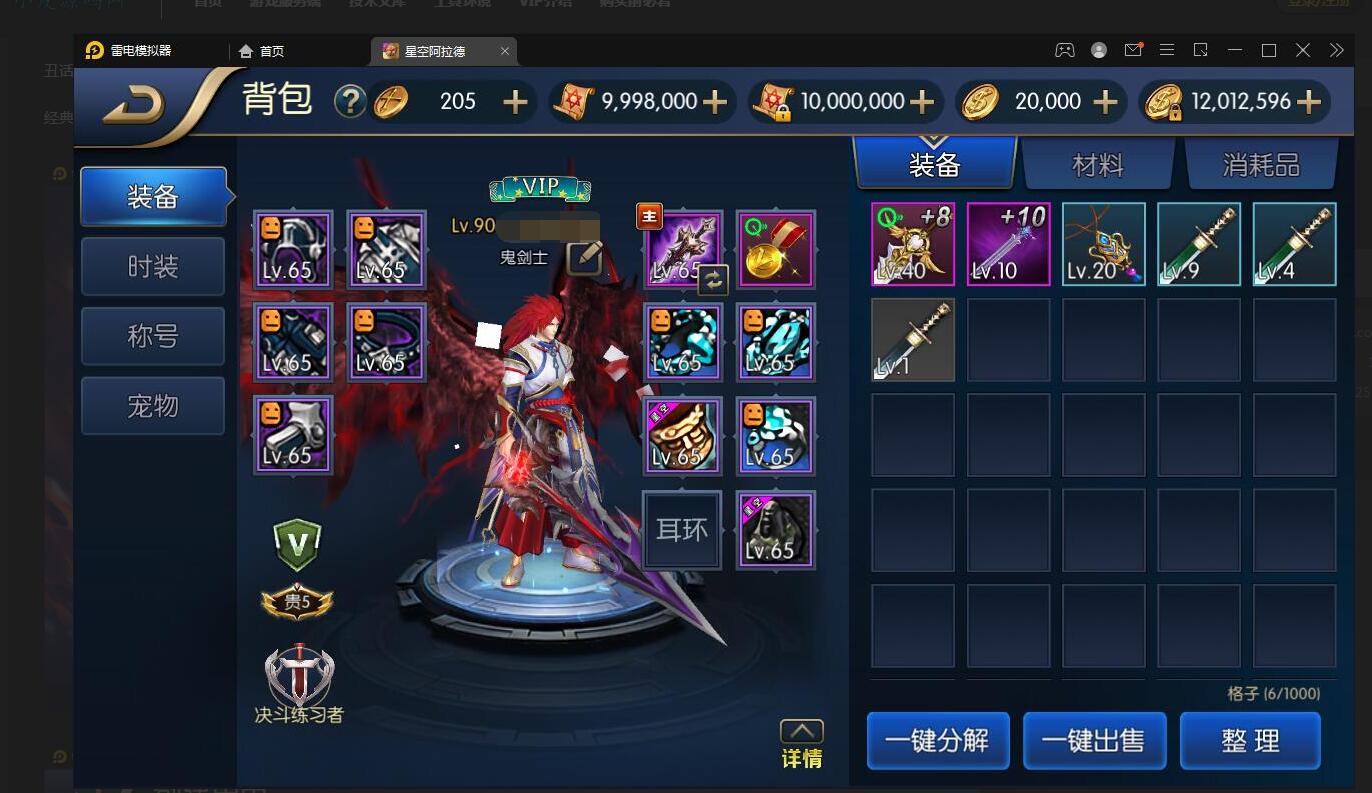Image resolution: width=1372 pixels, height=793 pixels.
Task: Open the backpack help question mark
Action: click(x=349, y=101)
